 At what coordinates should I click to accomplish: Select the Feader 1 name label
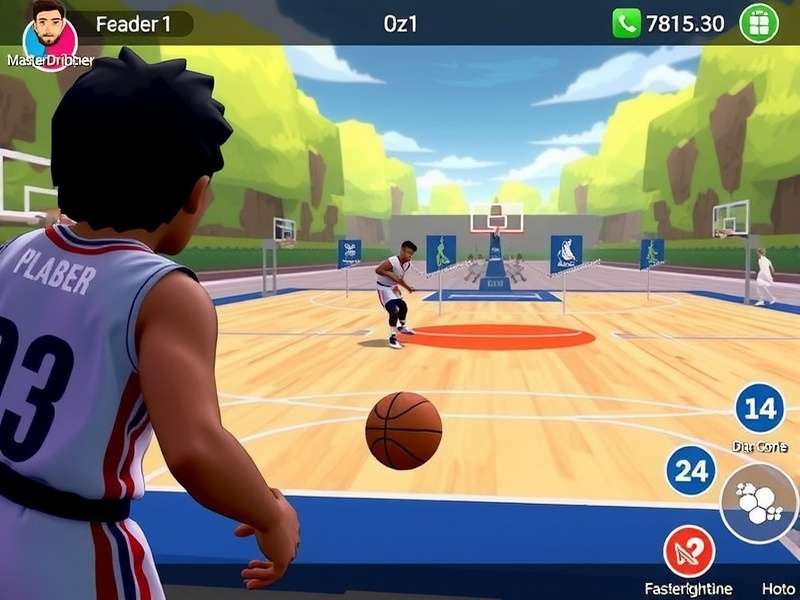[x=133, y=24]
